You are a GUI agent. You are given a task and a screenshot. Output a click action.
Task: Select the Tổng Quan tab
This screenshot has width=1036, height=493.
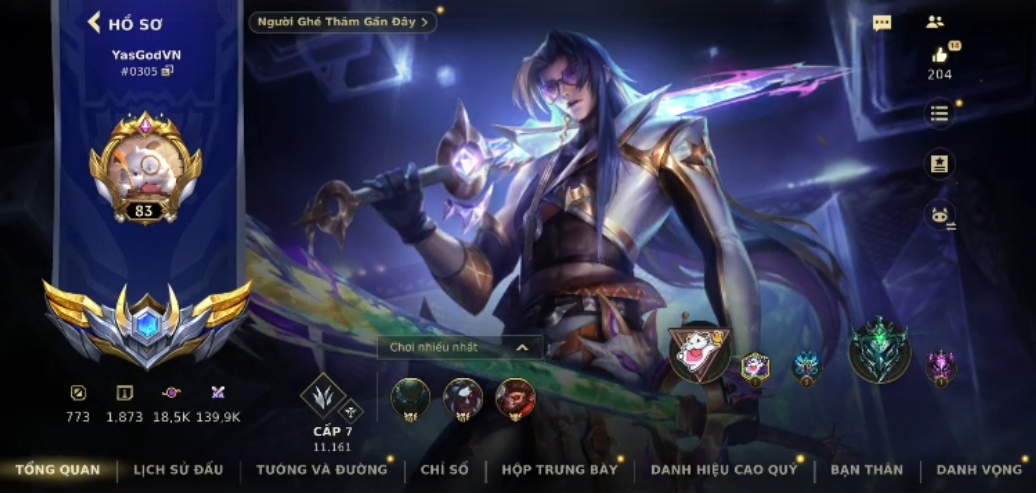[58, 469]
